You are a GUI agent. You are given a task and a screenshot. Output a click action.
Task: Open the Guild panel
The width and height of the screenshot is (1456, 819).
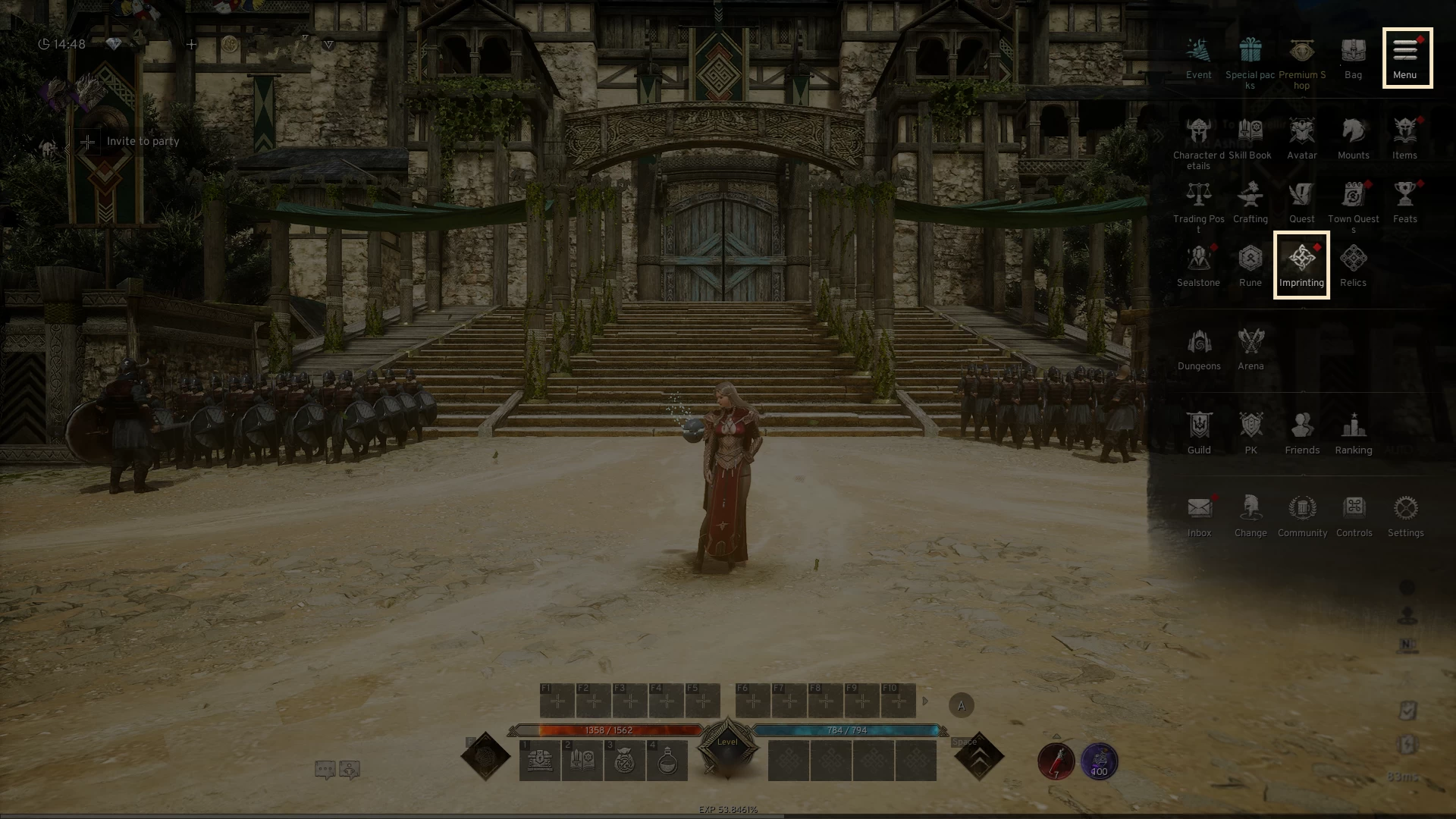1198,434
